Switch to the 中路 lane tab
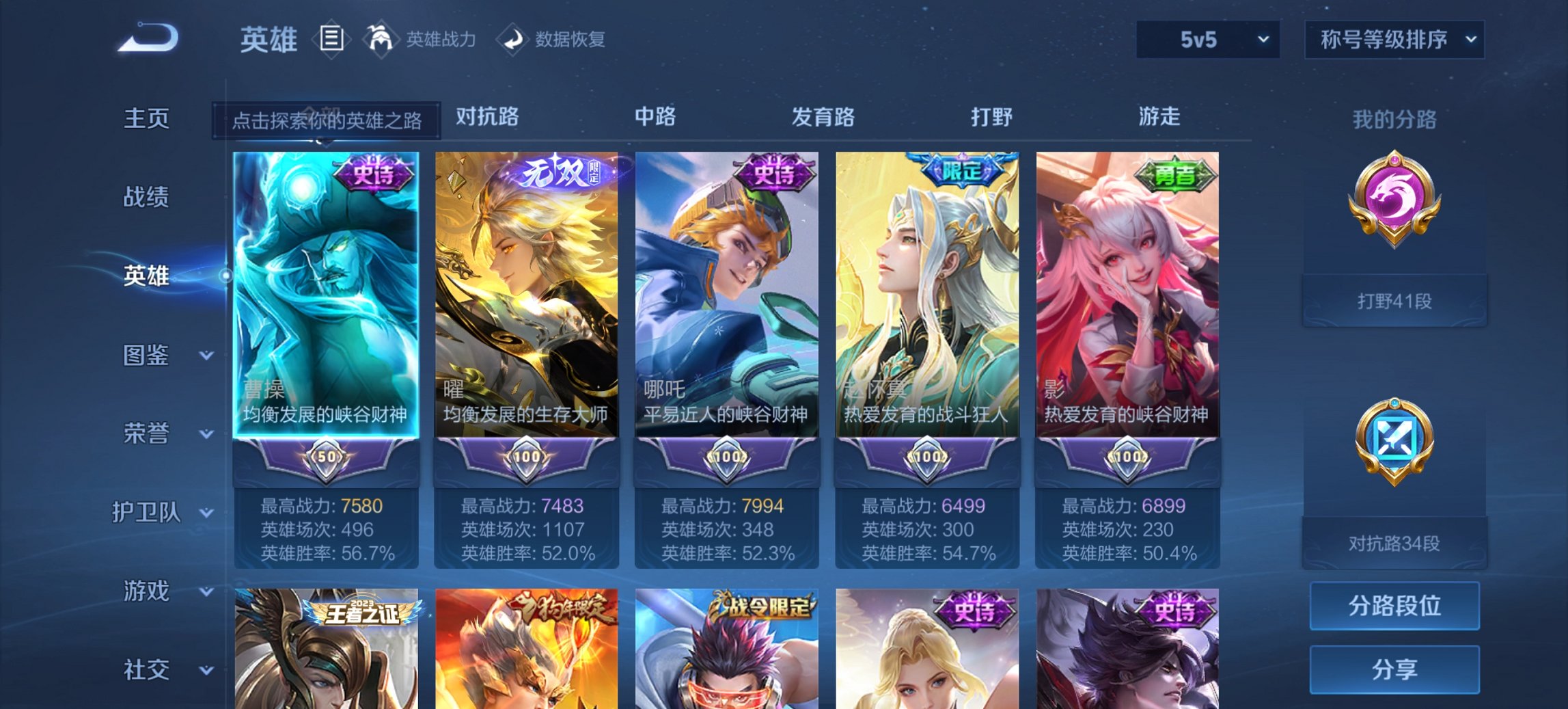 (655, 117)
